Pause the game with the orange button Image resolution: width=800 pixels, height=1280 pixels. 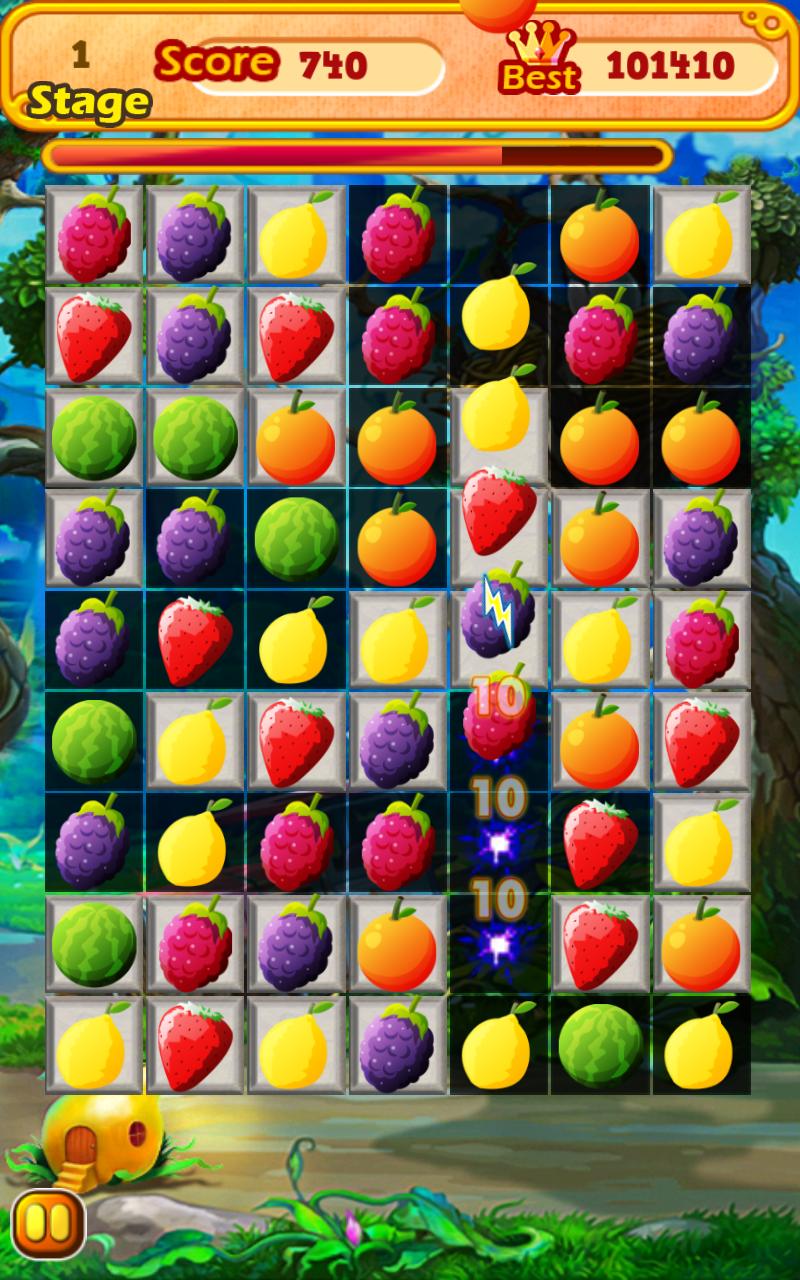(x=48, y=1224)
